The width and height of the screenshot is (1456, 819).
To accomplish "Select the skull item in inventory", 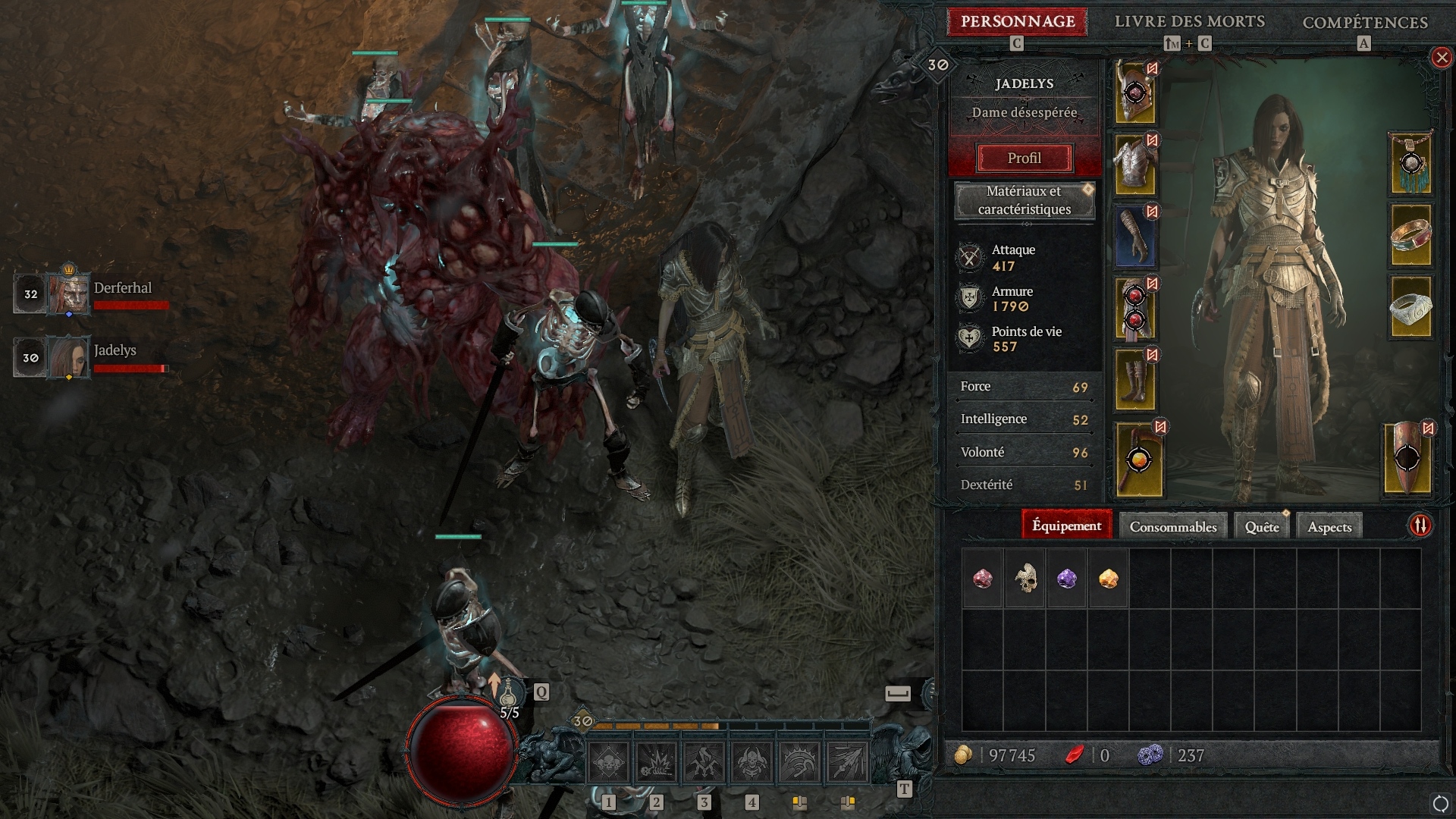I will click(1025, 579).
